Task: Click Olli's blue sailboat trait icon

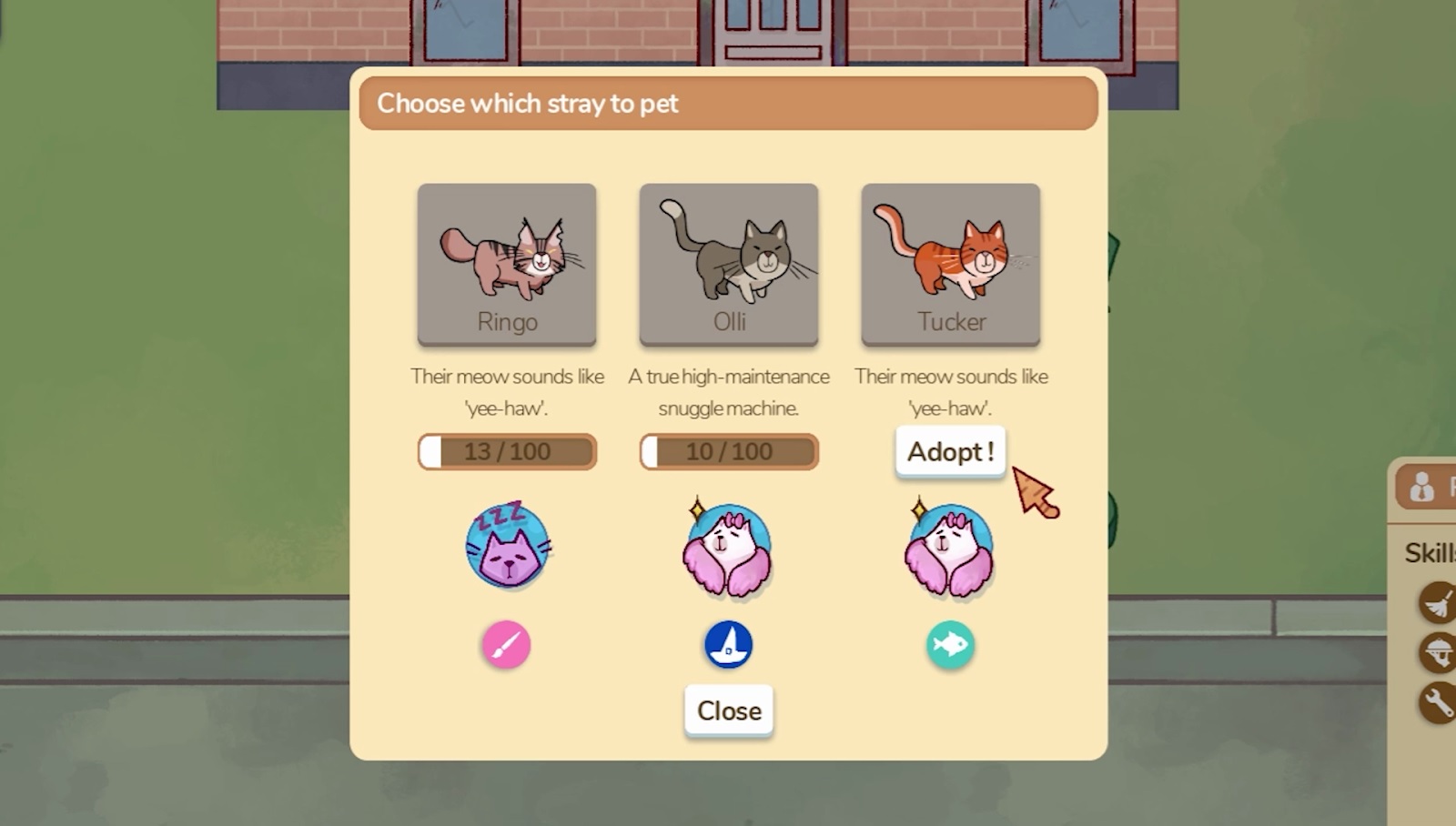Action: click(x=728, y=644)
